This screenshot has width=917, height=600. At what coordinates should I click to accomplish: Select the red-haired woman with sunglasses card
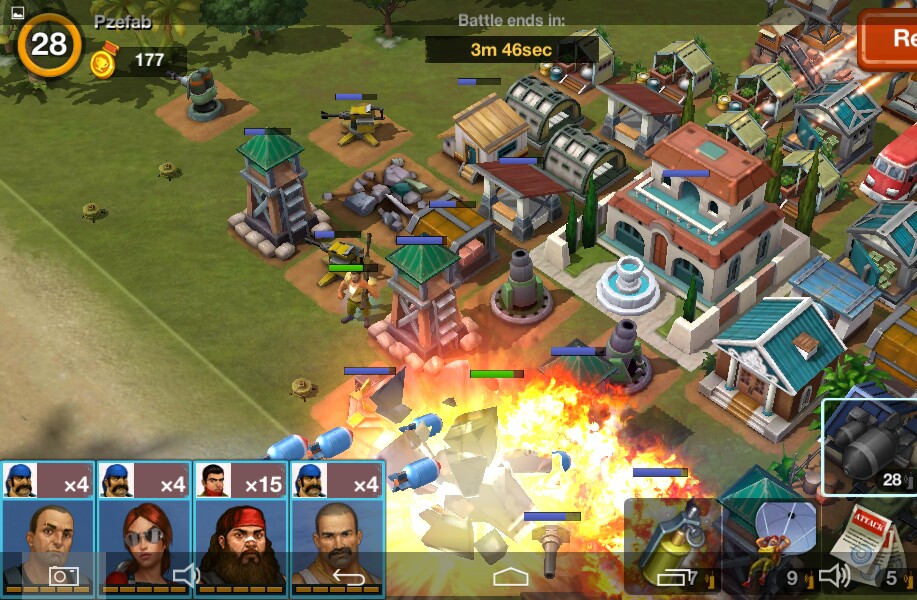tap(144, 525)
